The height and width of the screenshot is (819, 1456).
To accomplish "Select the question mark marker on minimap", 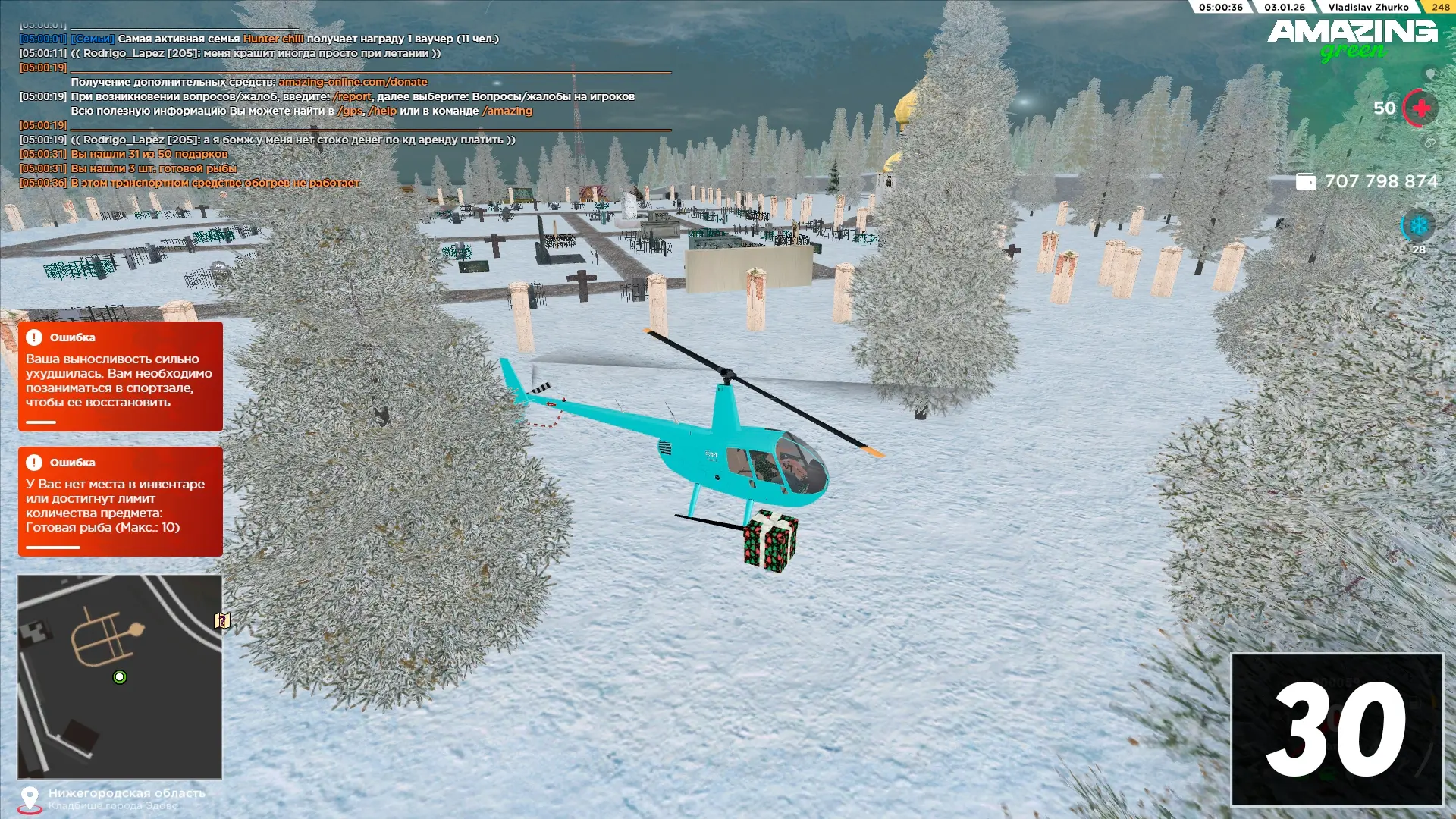I will click(x=221, y=621).
